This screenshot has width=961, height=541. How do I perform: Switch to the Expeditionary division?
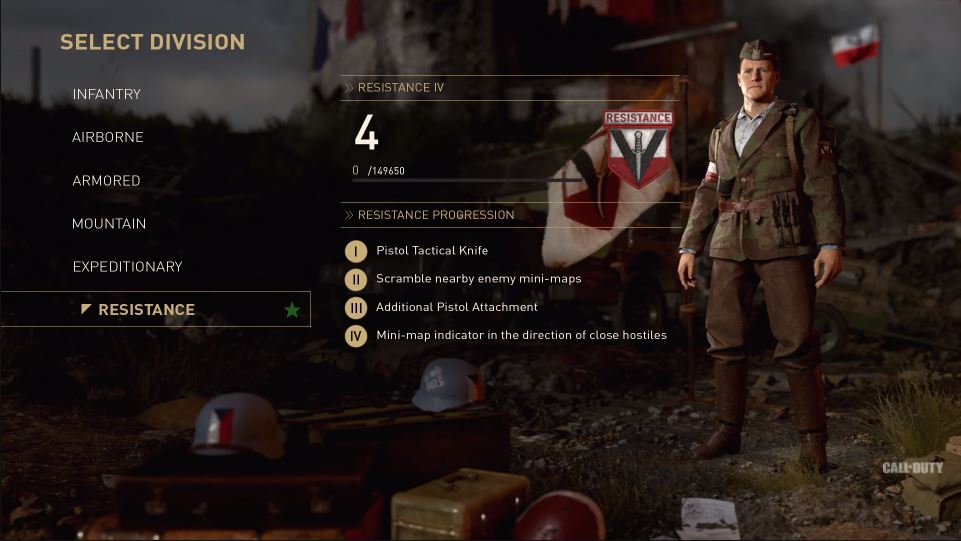point(127,267)
